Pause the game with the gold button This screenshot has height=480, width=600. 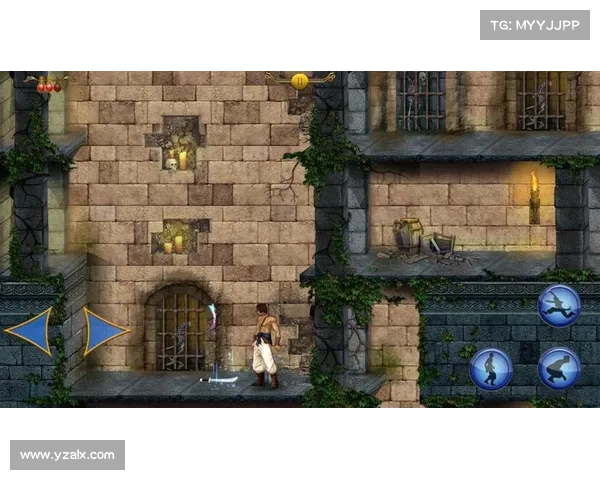pyautogui.click(x=299, y=80)
